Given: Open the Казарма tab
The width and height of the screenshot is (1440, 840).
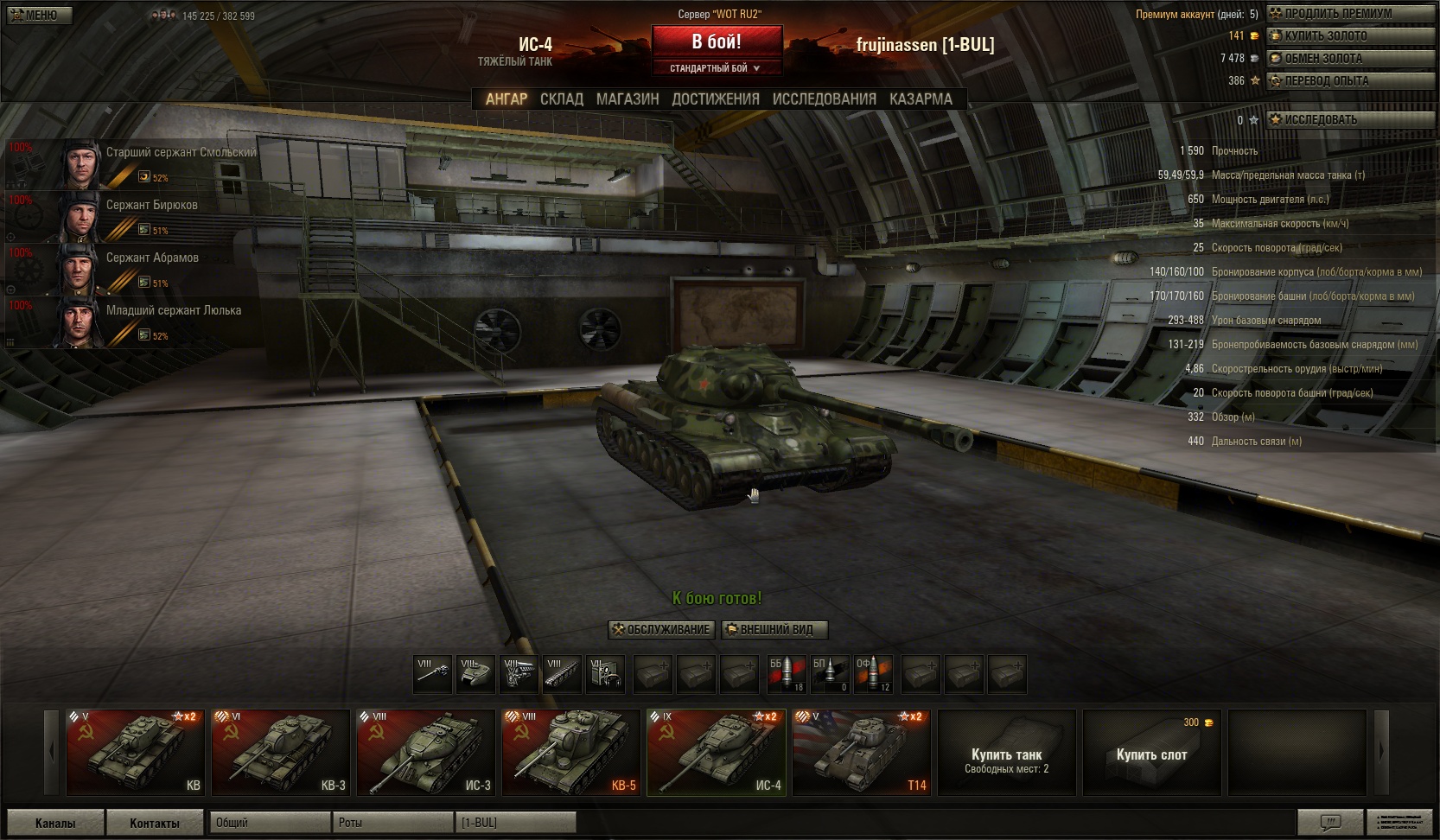Looking at the screenshot, I should pyautogui.click(x=921, y=99).
